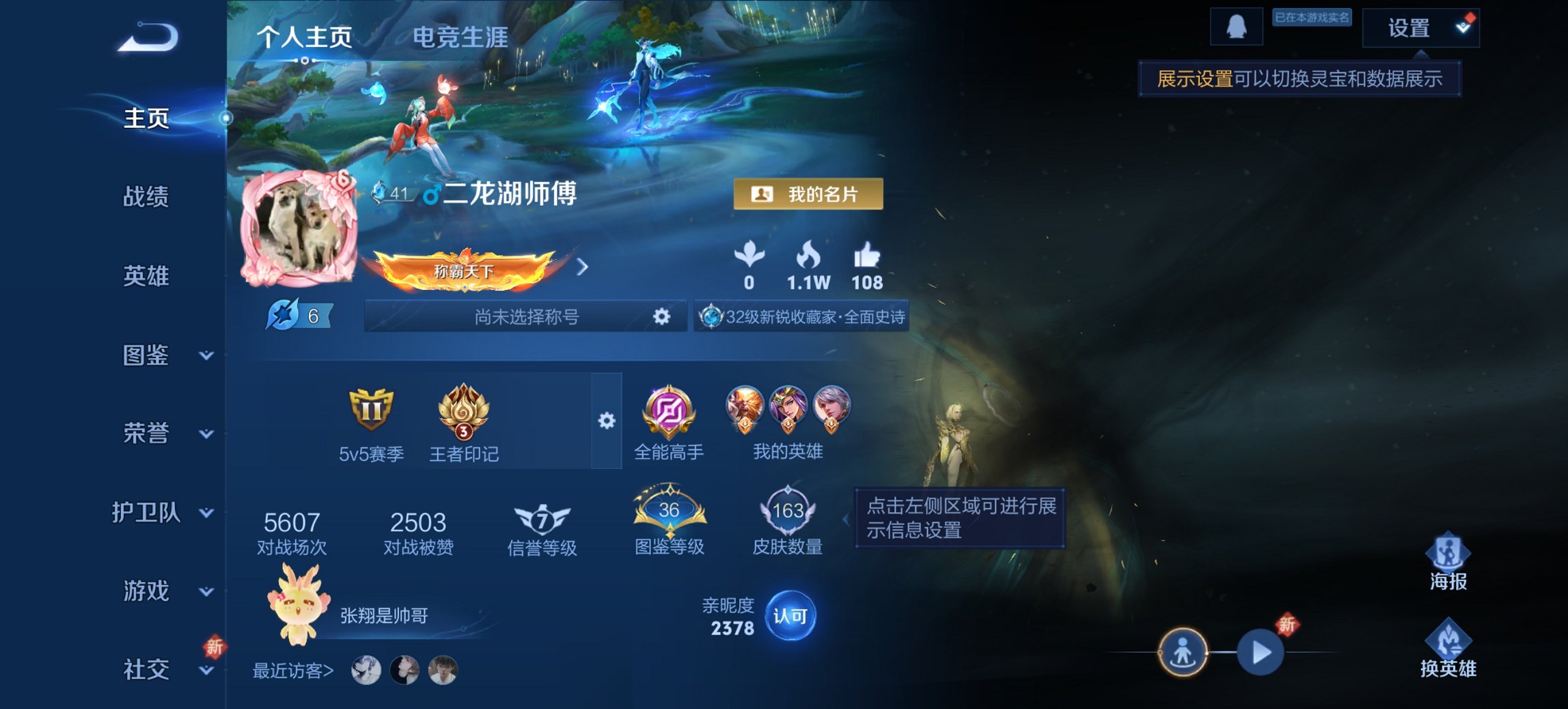Tap the 认可 intimacy progress emblem
Viewport: 1568px width, 709px height.
[x=793, y=615]
